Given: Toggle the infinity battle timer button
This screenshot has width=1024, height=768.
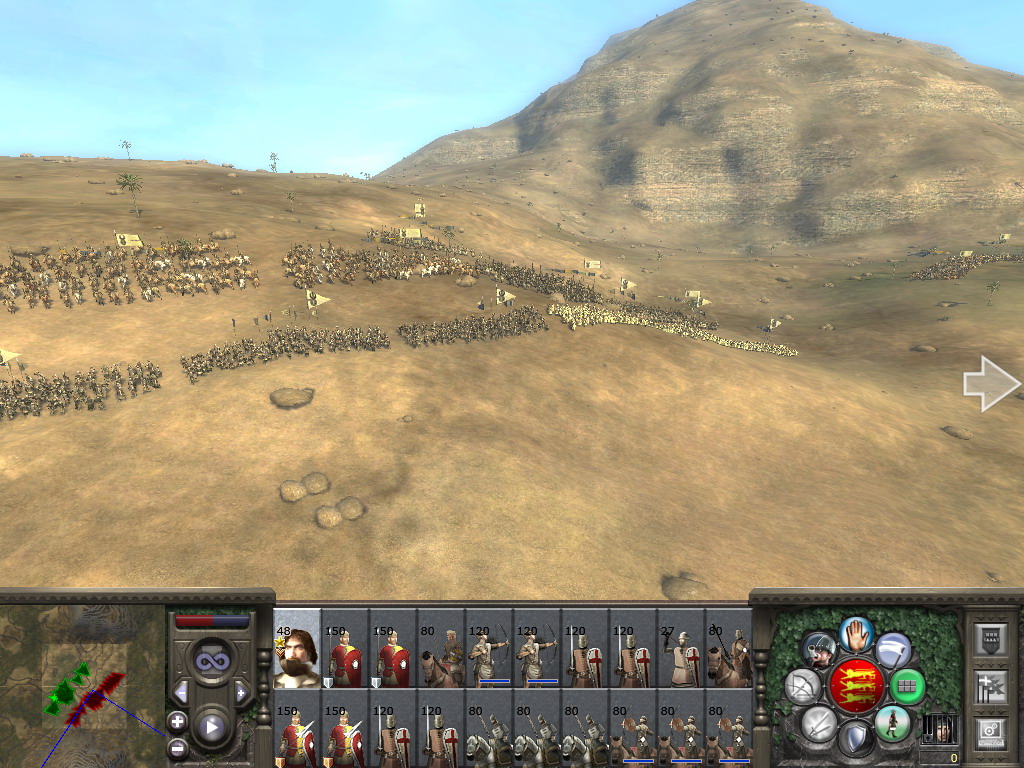Looking at the screenshot, I should click(211, 661).
